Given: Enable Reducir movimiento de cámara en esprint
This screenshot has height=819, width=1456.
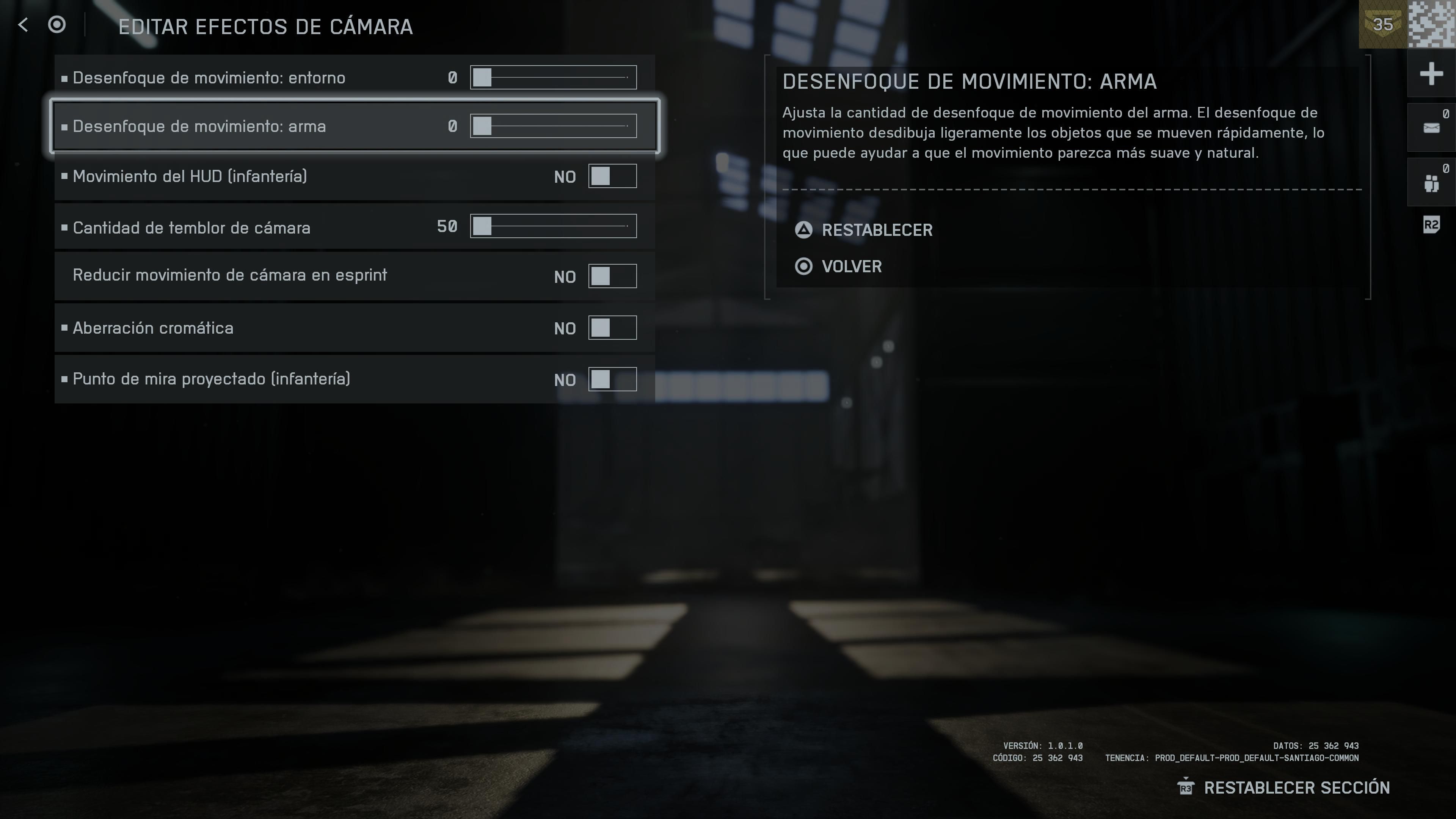Looking at the screenshot, I should (612, 276).
